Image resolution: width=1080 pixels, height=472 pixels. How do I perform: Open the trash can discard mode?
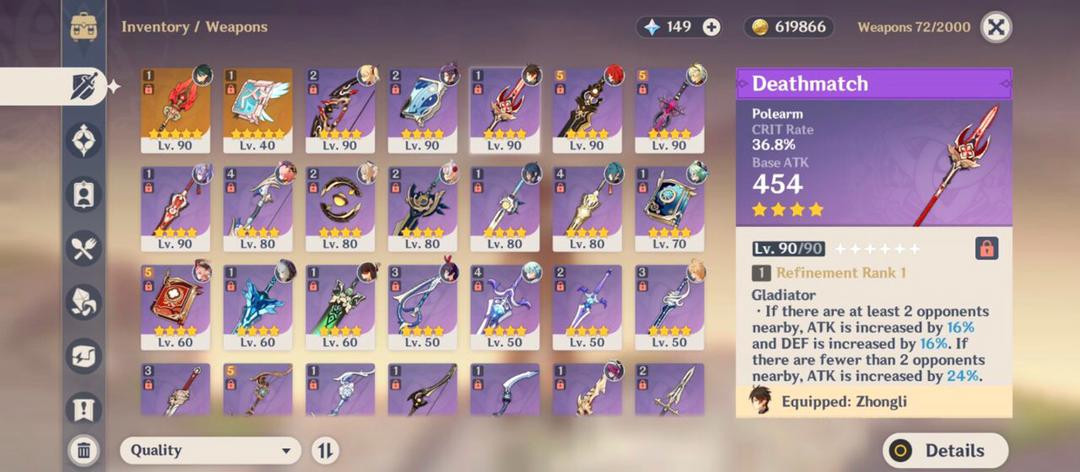click(x=84, y=450)
